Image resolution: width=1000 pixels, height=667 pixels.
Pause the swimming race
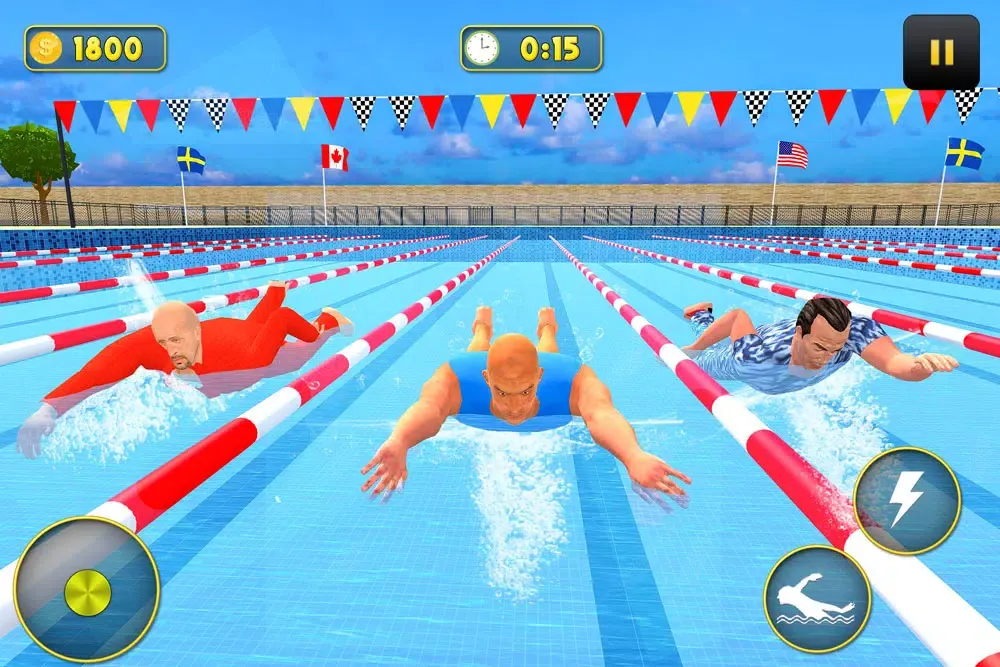[941, 52]
